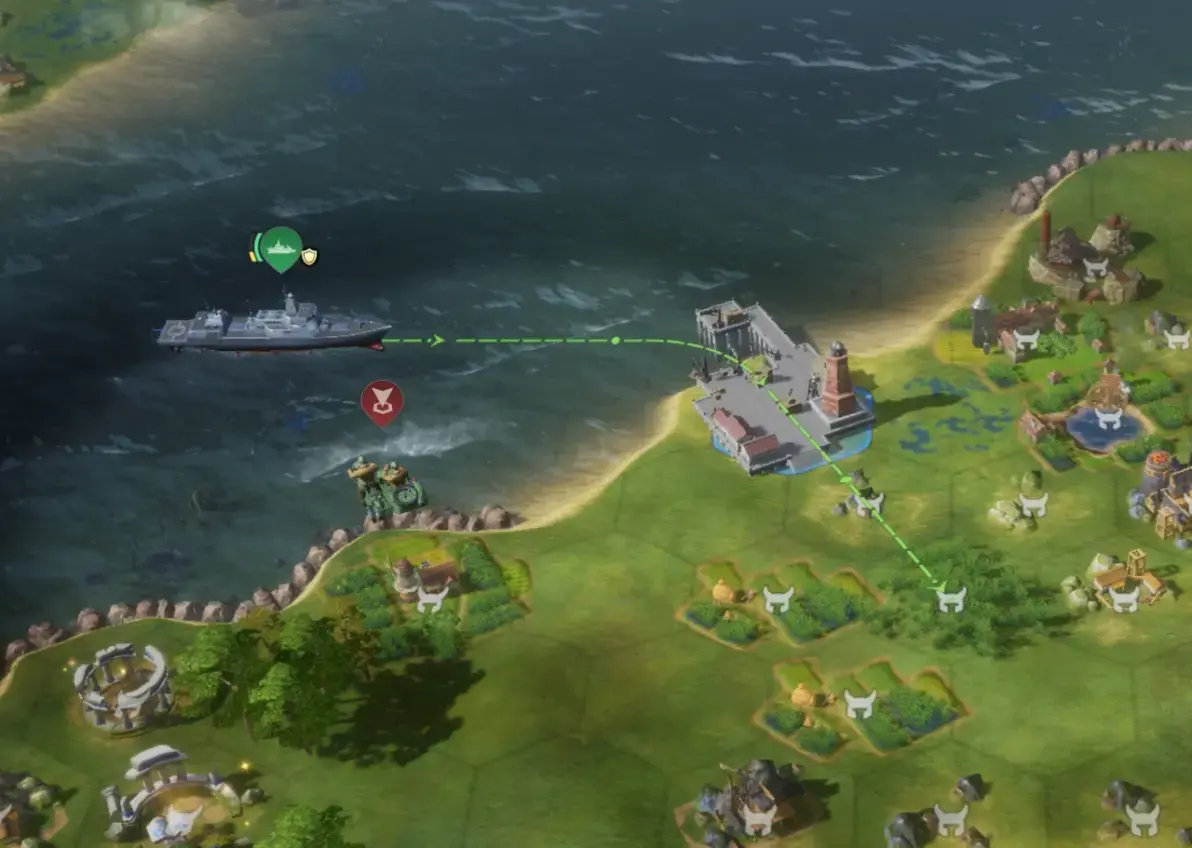Click the gold shield badge beside the ship flag

point(310,257)
